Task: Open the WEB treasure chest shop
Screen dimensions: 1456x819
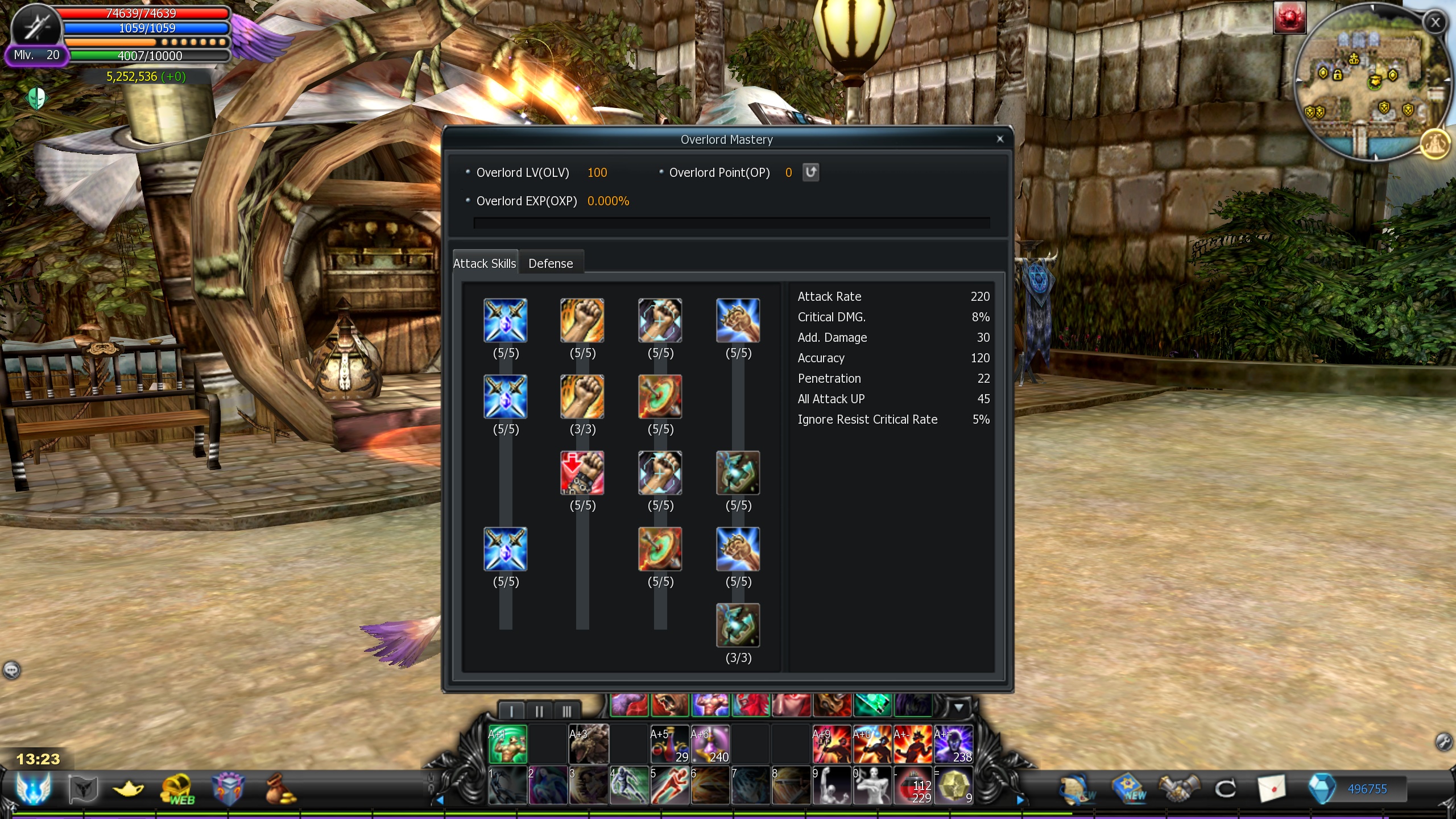Action: [x=178, y=789]
